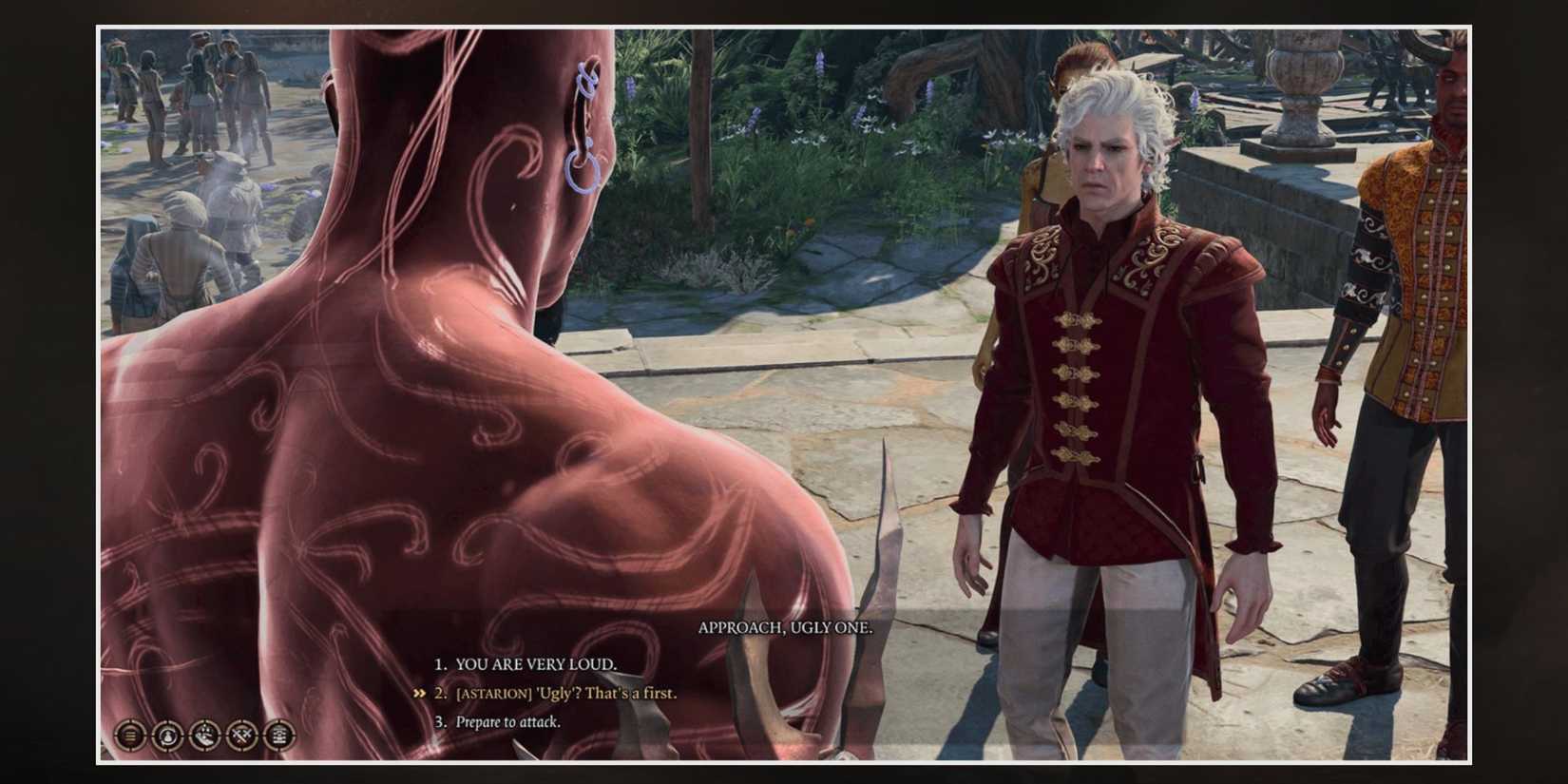
Task: Open the trade window via money bag icon
Action: click(x=167, y=735)
